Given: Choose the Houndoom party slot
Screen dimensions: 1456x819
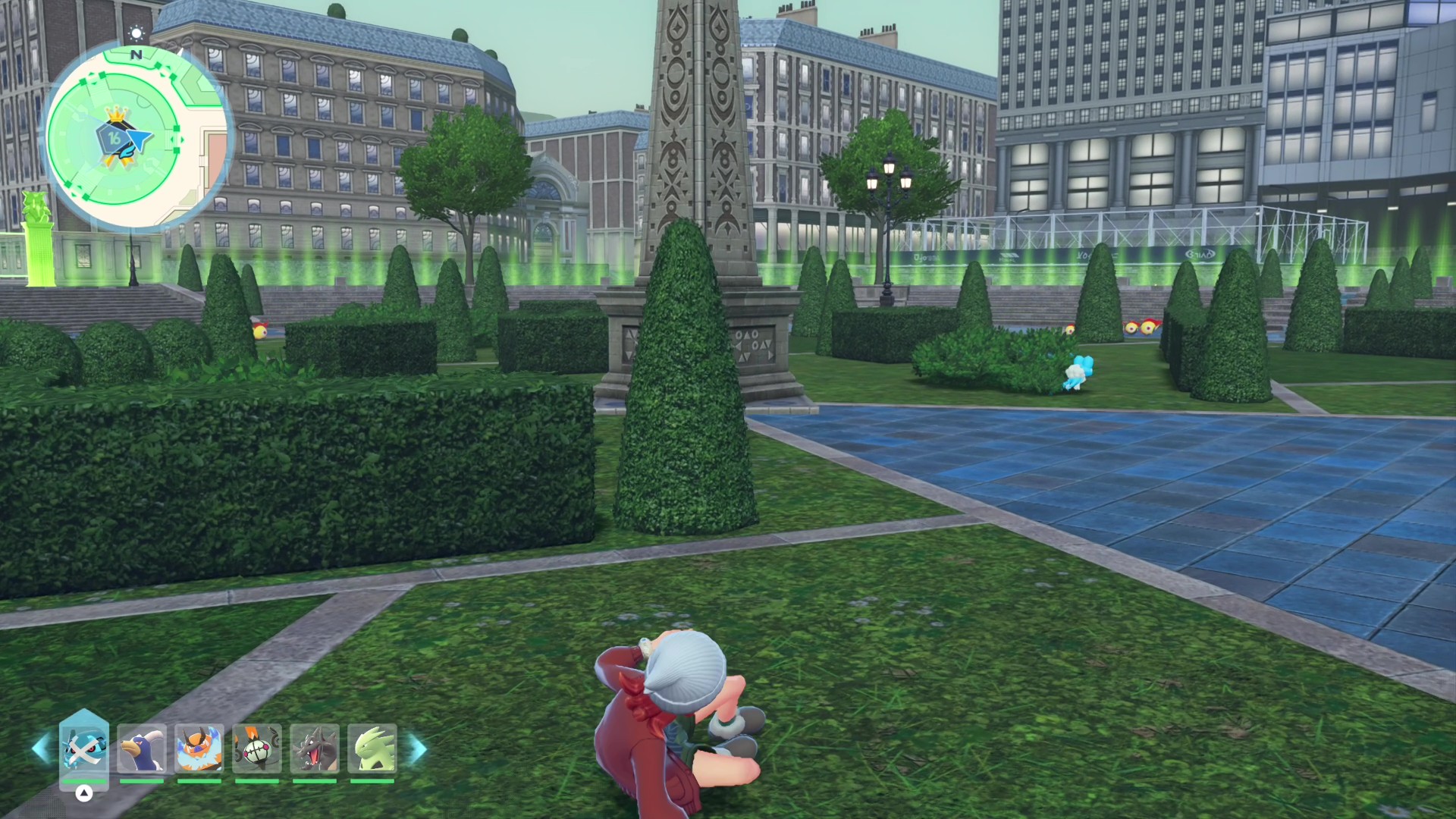Looking at the screenshot, I should (142, 748).
